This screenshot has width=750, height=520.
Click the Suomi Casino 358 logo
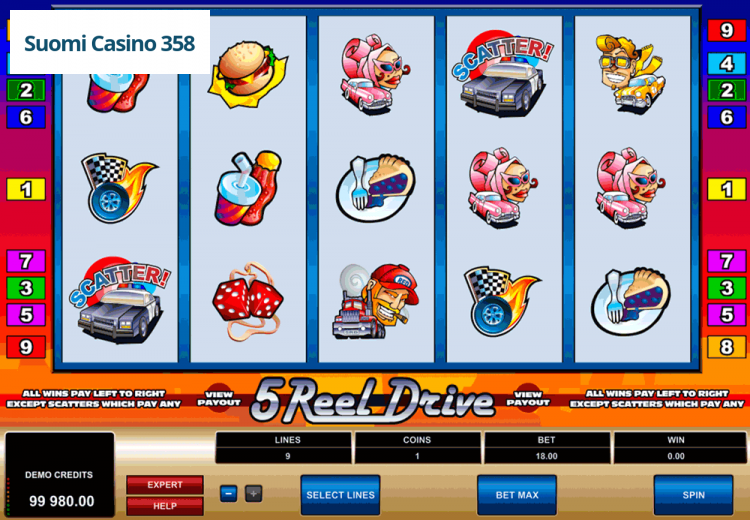point(109,43)
